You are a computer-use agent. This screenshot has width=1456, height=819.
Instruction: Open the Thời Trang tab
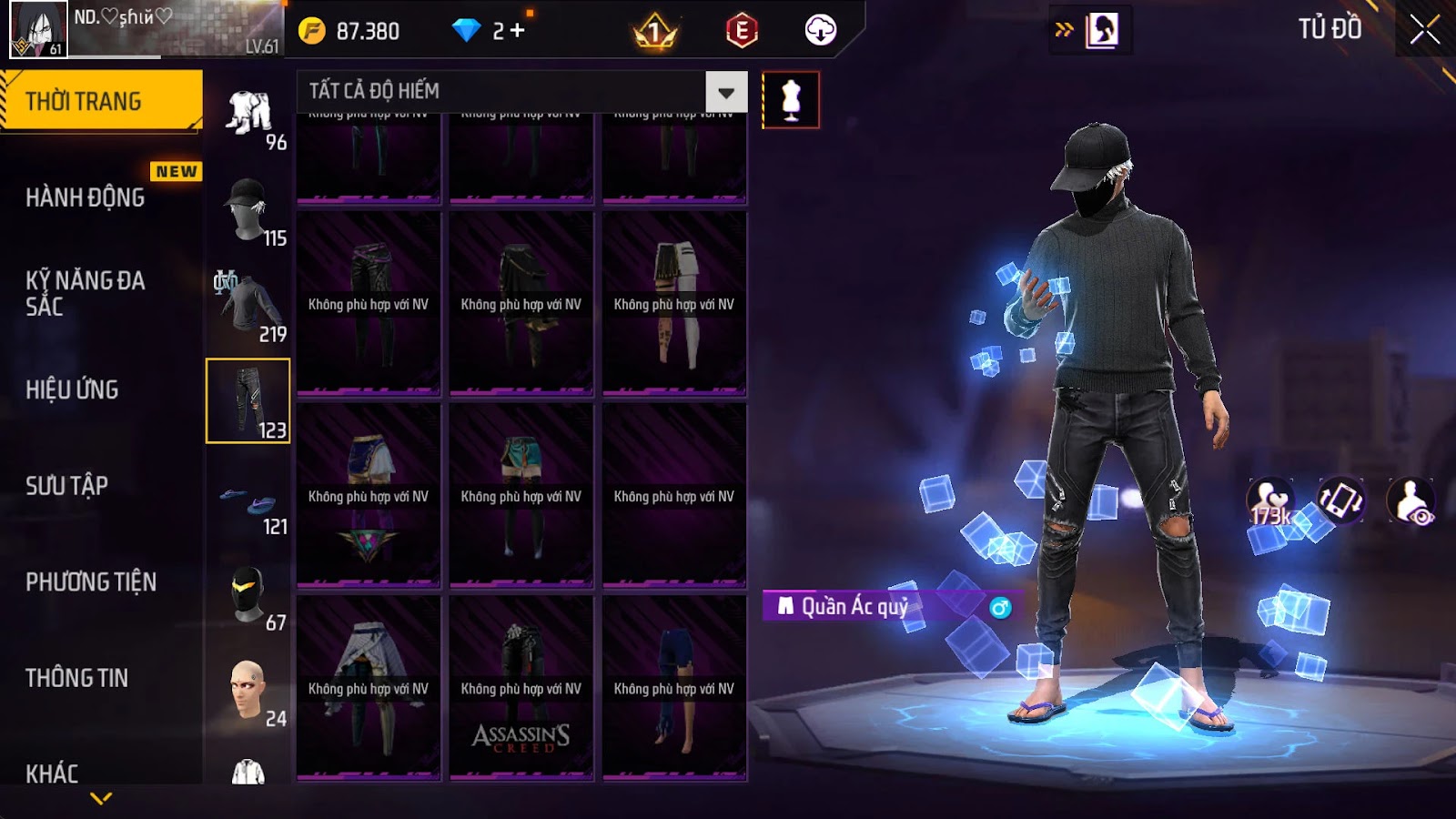point(101,101)
